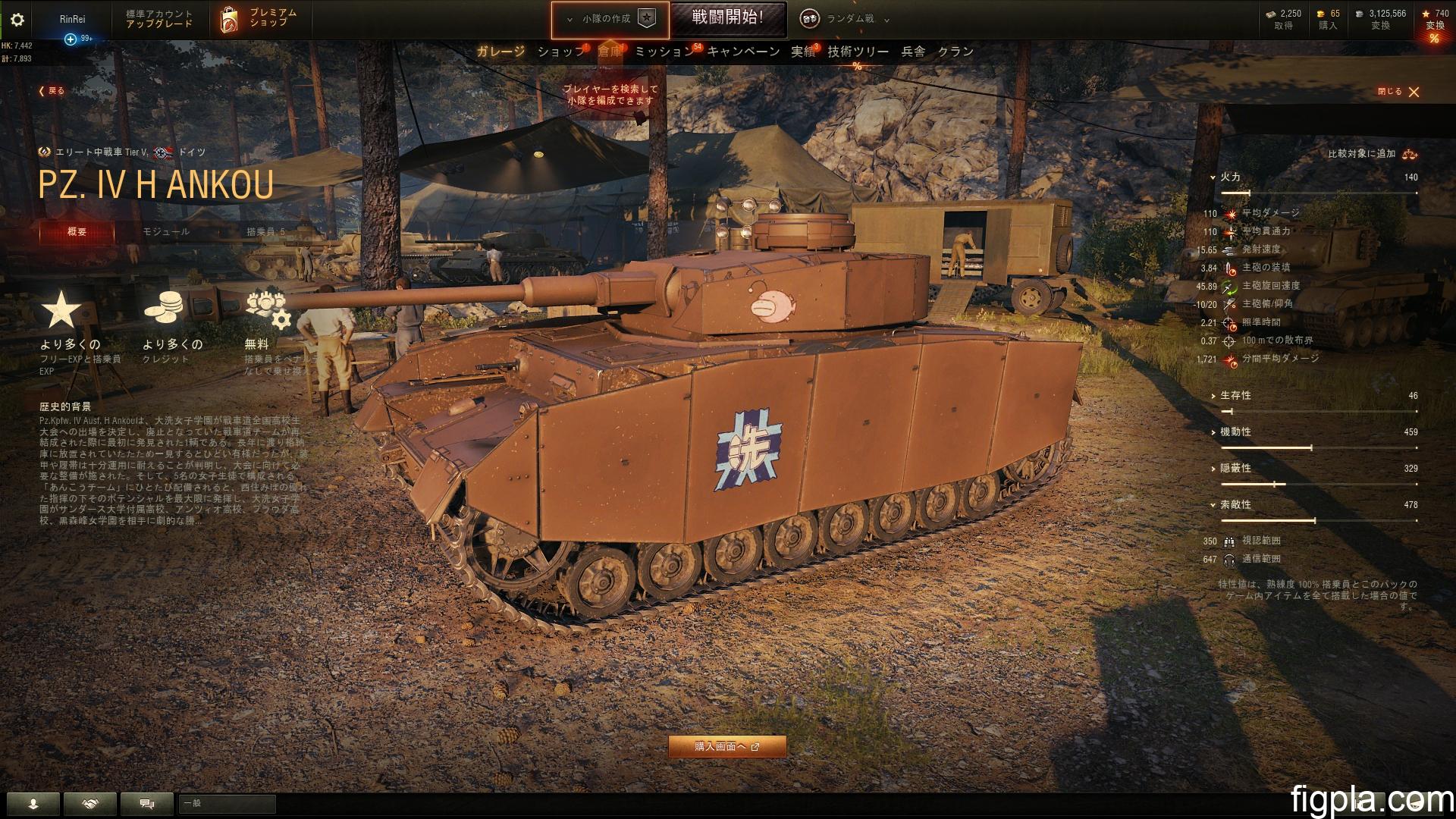Expand the 機動性 mobility stats
1456x819 pixels.
pyautogui.click(x=1235, y=432)
